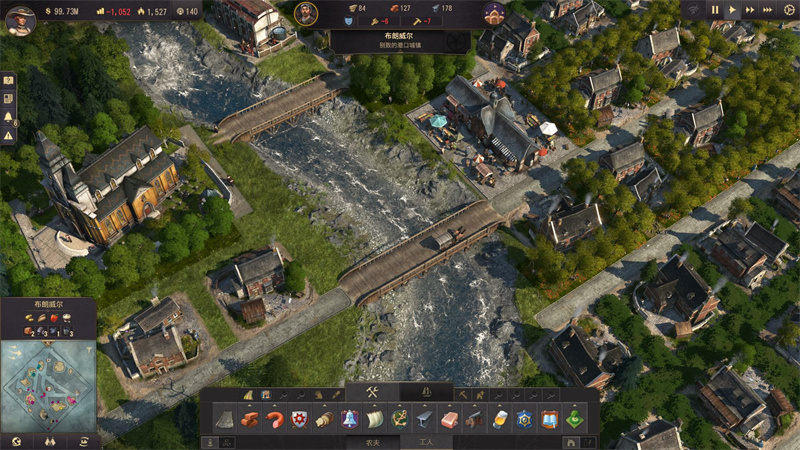Choose the beer mug building item
800x450 pixels.
(x=499, y=419)
